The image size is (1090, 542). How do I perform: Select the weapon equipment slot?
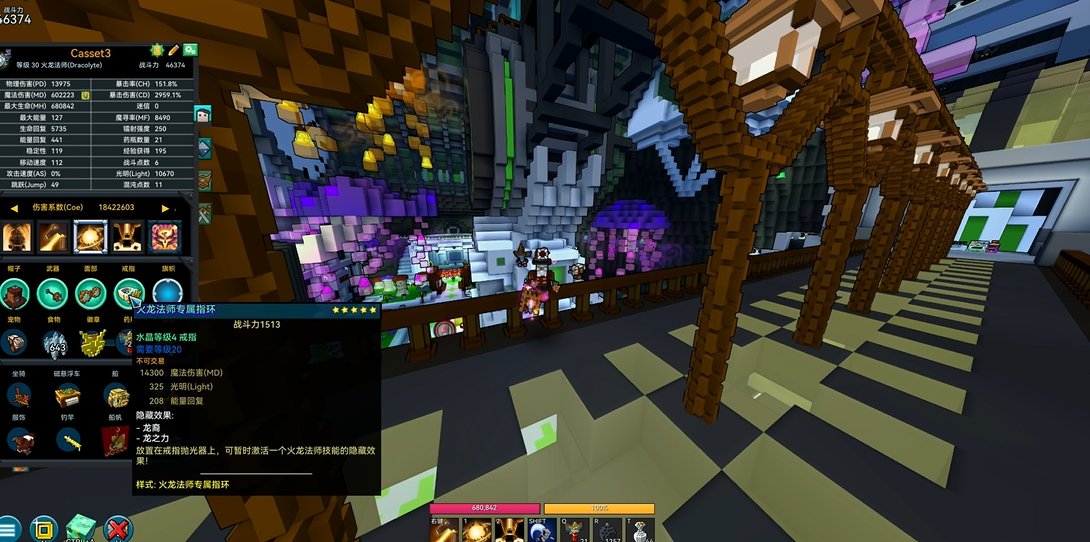click(52, 293)
